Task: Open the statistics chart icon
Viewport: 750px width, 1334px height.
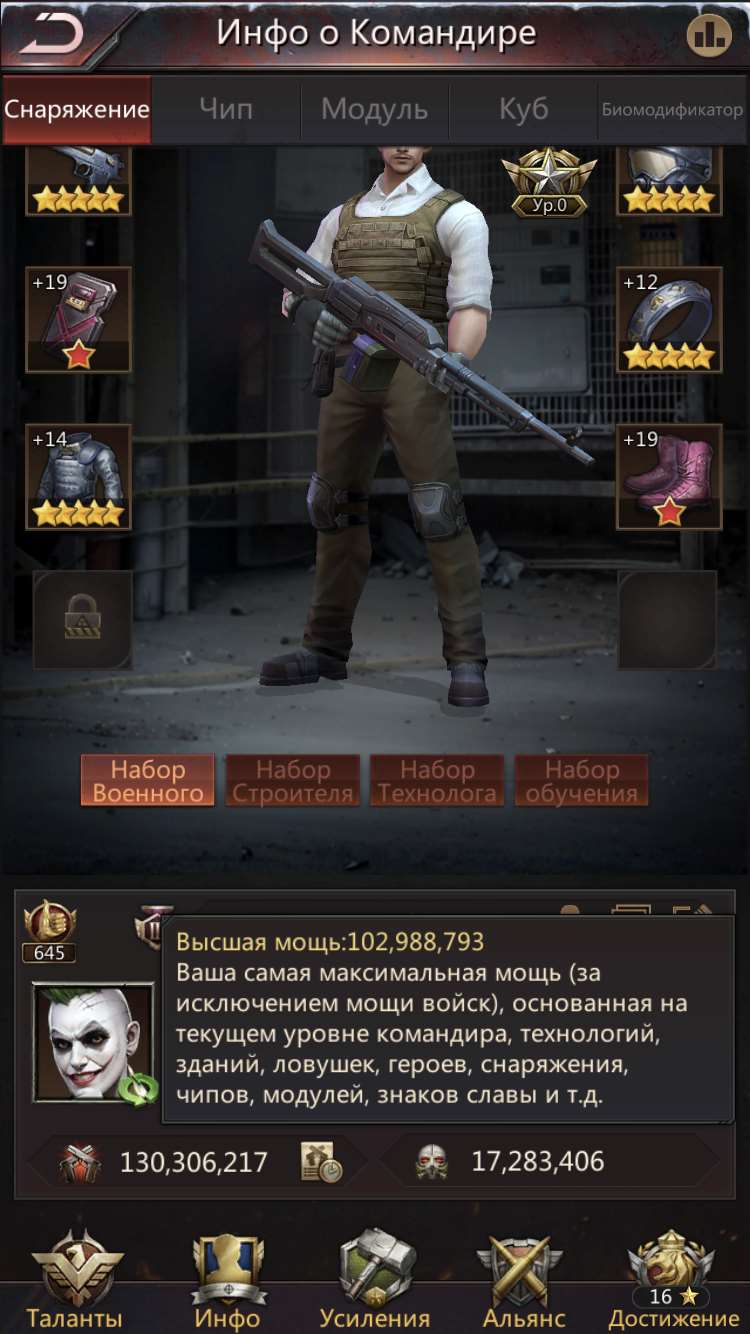Action: (x=708, y=36)
